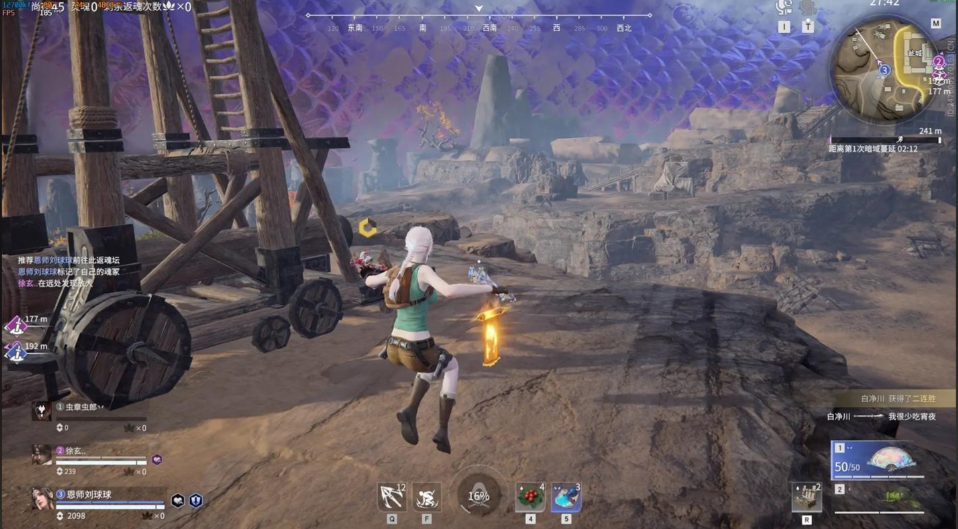Select teammate 徐玄's portrait
Viewport: 958px width, 529px height.
tap(42, 453)
